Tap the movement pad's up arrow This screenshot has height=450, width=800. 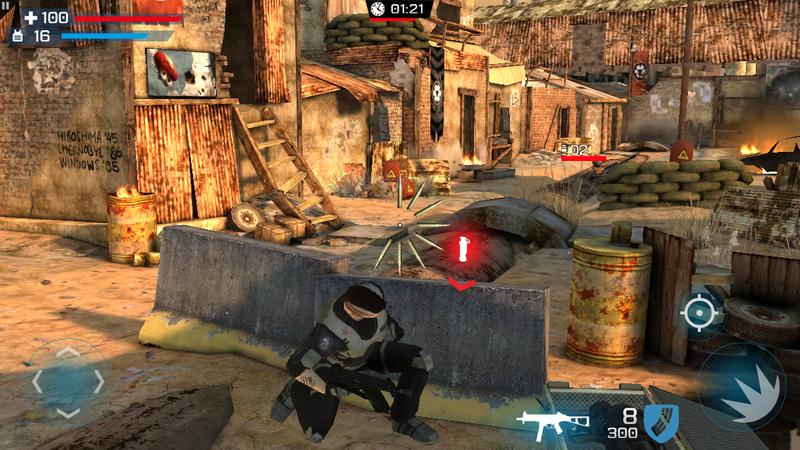67,353
